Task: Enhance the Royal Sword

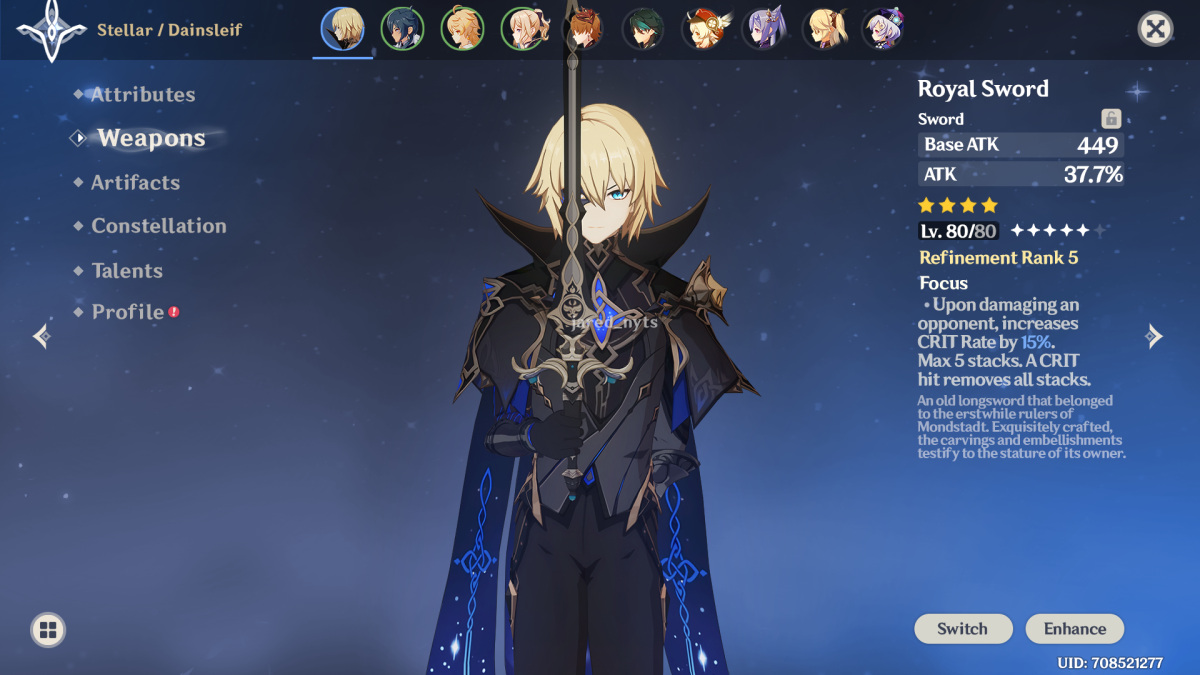Action: [1075, 629]
